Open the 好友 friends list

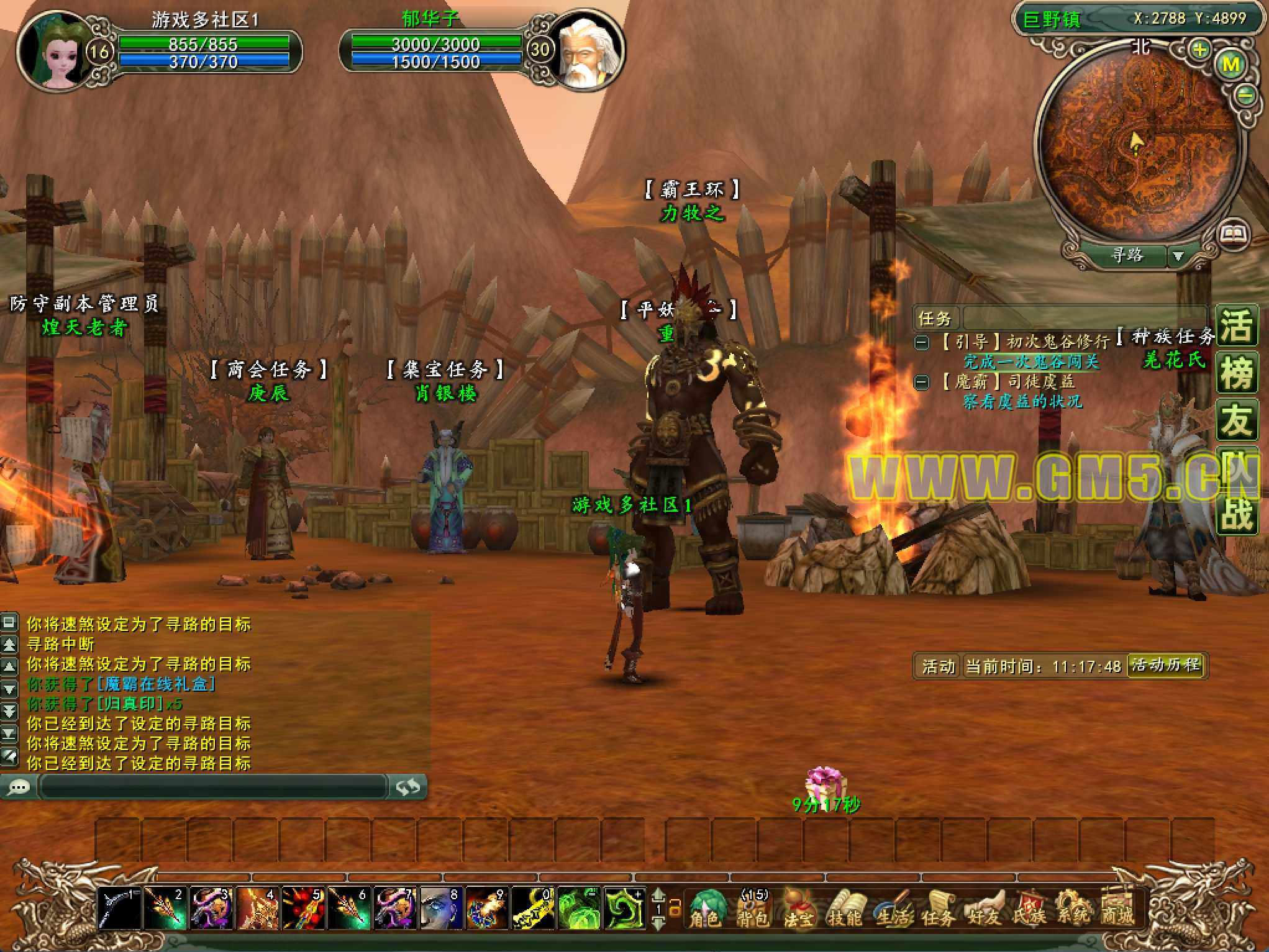(984, 908)
